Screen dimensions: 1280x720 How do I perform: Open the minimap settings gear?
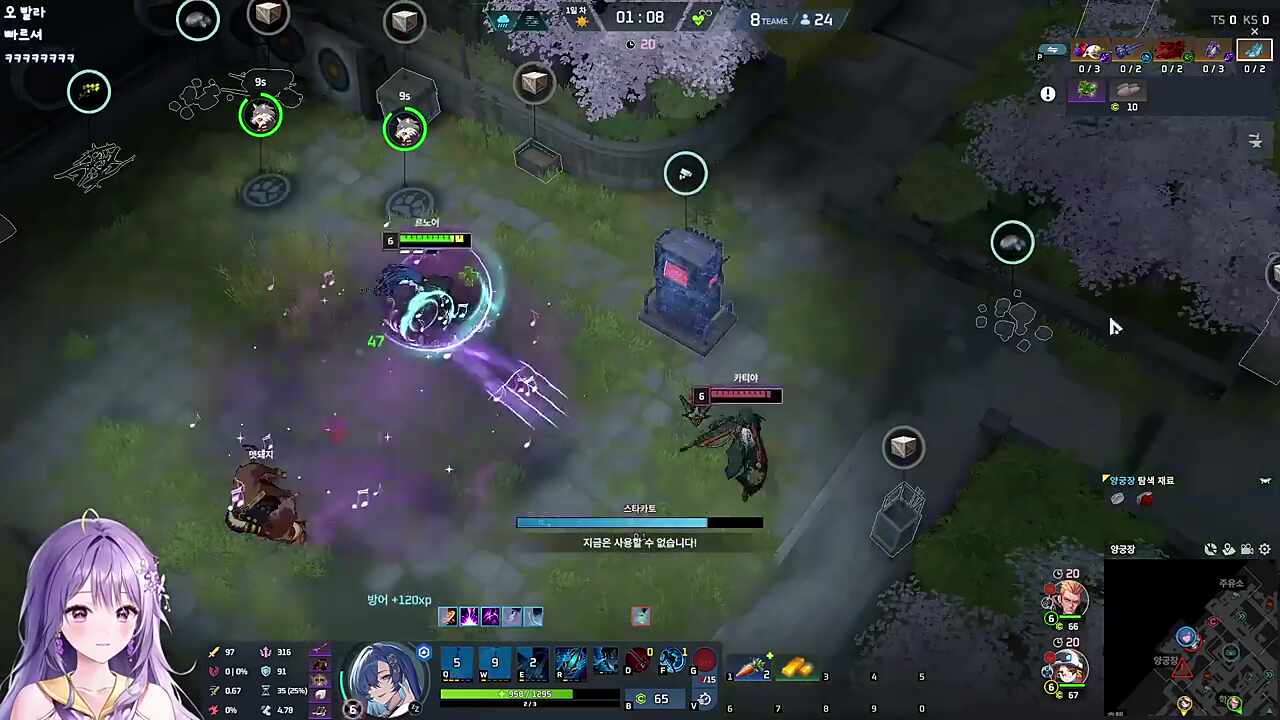[1265, 549]
